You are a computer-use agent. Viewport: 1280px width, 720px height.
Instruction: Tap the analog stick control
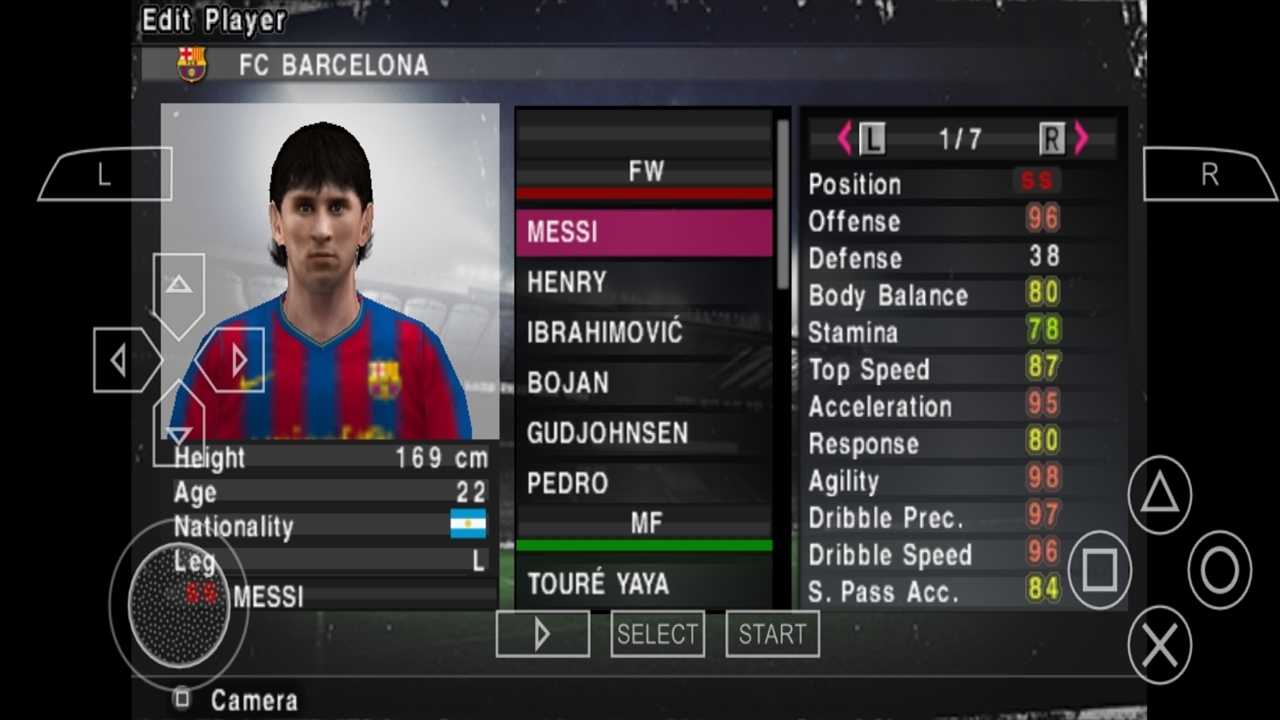178,605
